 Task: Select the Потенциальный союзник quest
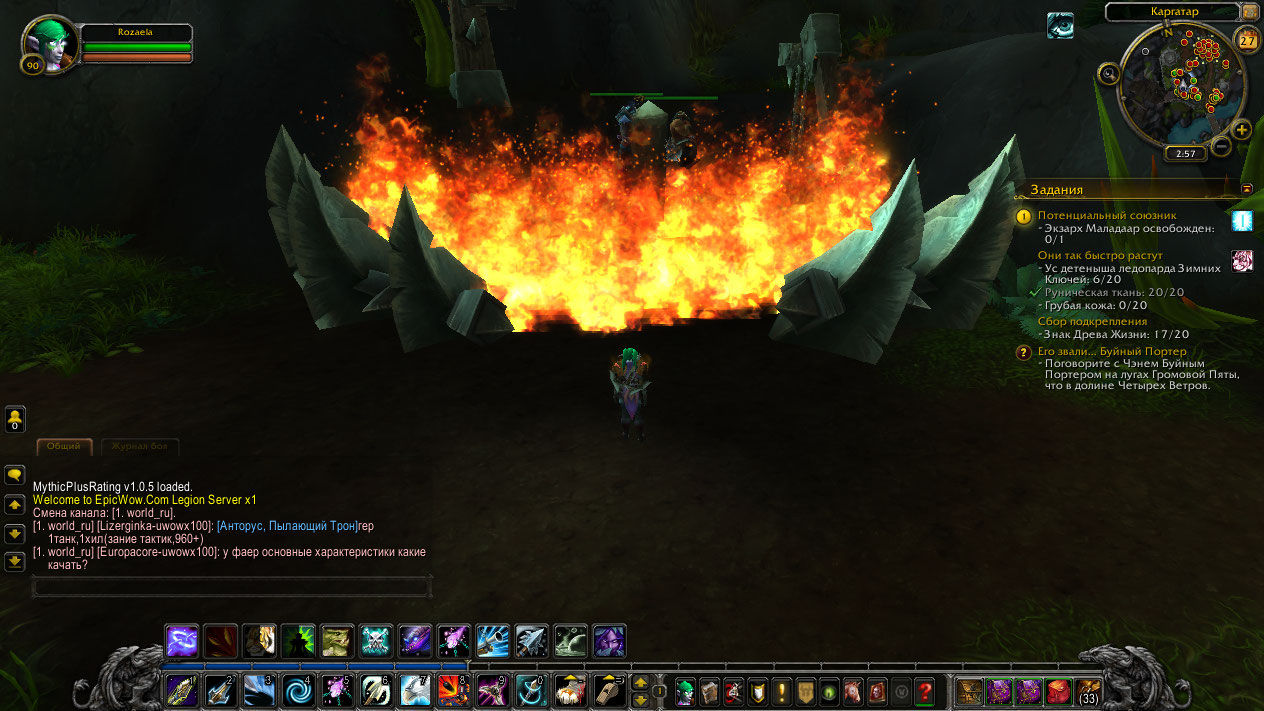(1106, 215)
